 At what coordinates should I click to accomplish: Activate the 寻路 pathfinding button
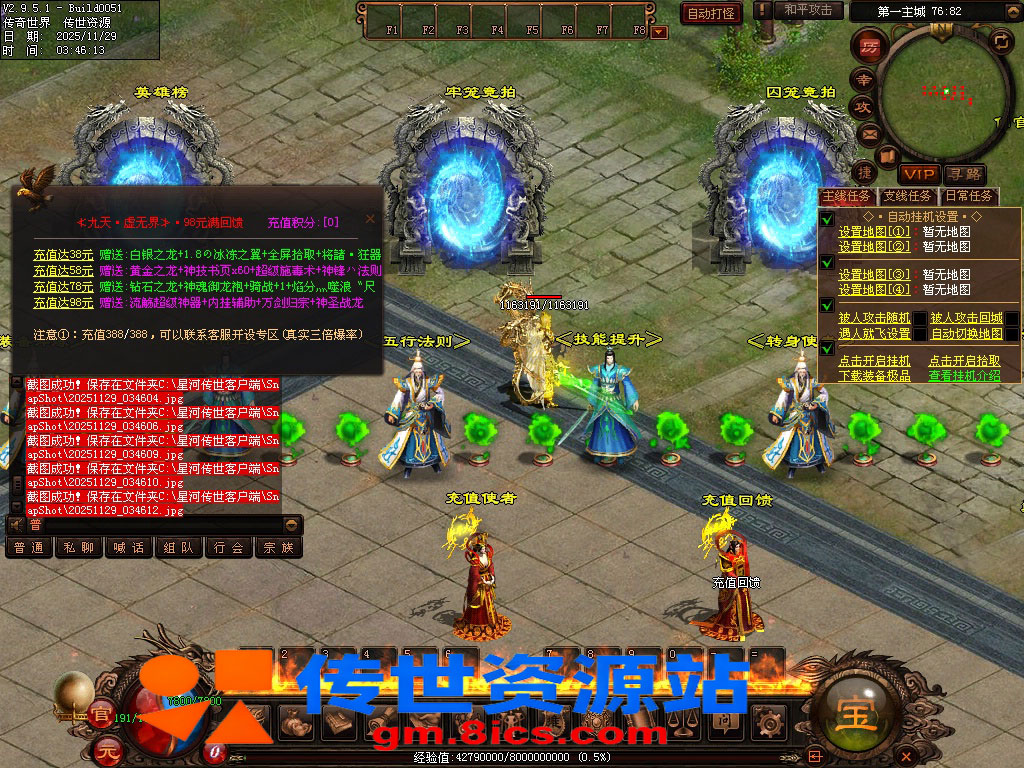[965, 174]
